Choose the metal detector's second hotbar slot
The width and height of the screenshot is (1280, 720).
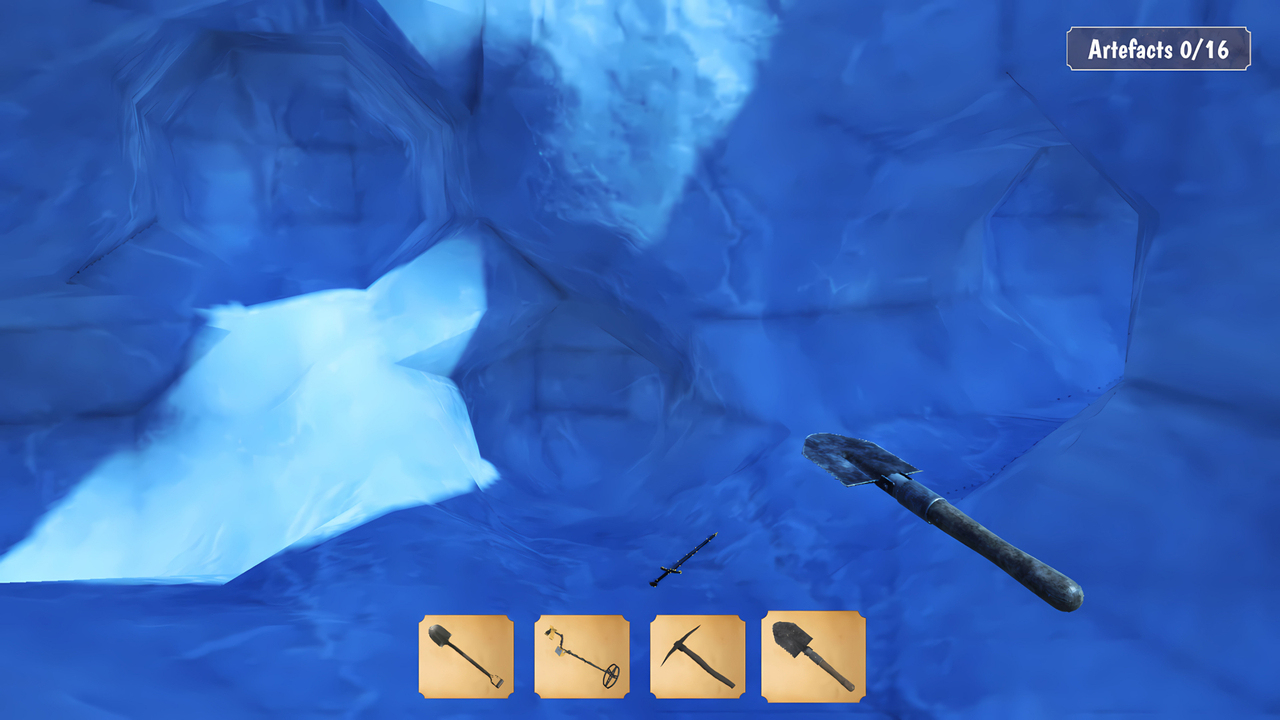click(583, 658)
